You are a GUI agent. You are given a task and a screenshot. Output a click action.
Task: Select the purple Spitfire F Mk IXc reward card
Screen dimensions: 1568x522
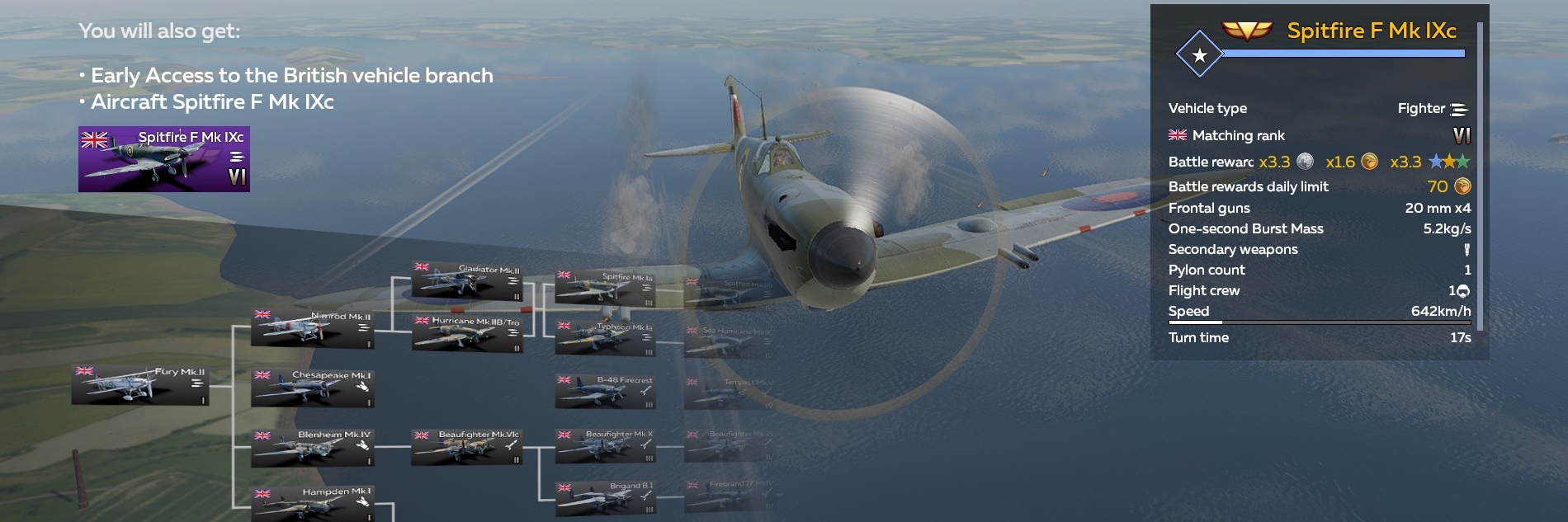tap(163, 159)
